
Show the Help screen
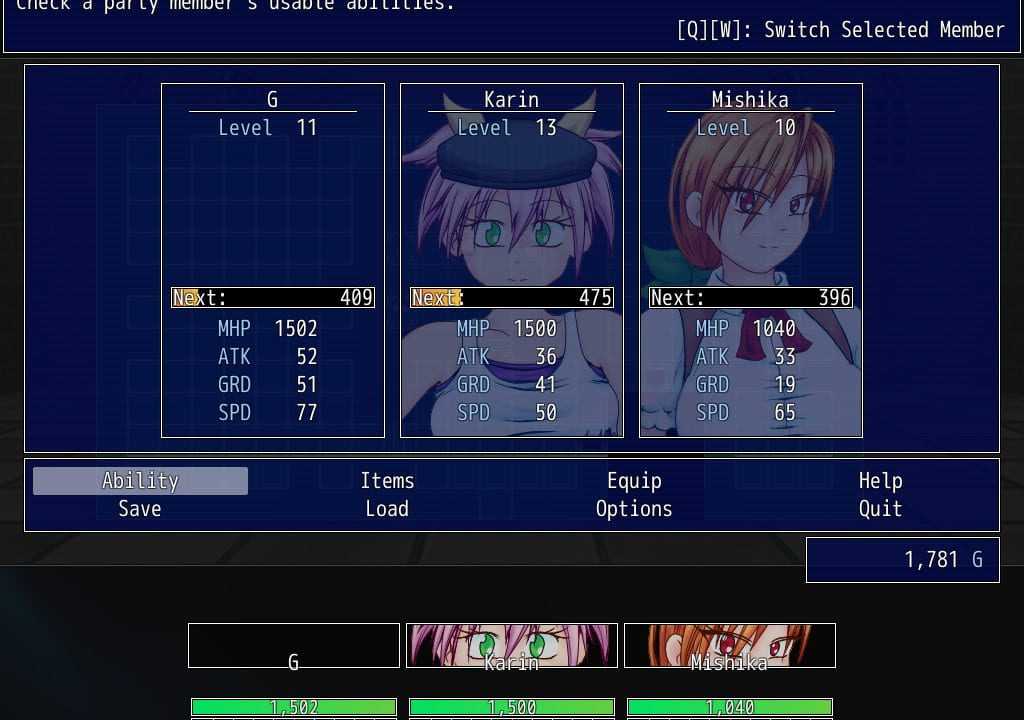880,481
